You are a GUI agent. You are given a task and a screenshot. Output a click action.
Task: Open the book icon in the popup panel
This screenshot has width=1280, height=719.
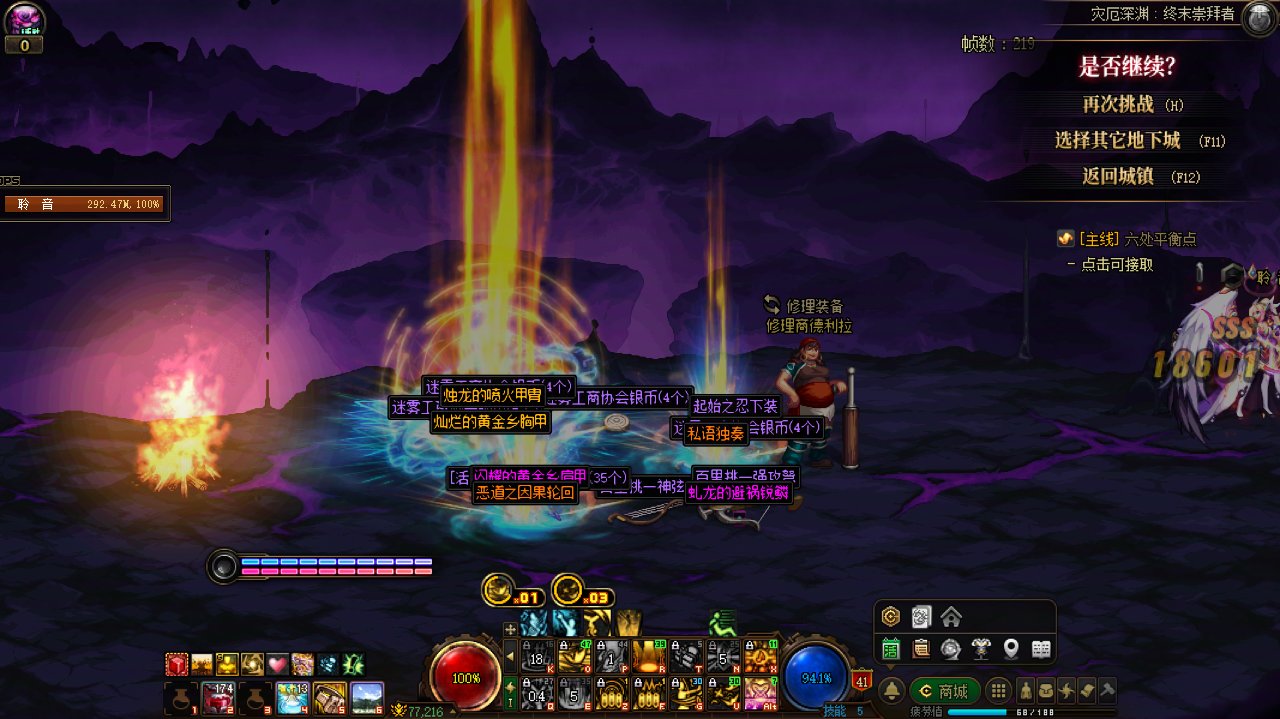click(x=1041, y=649)
